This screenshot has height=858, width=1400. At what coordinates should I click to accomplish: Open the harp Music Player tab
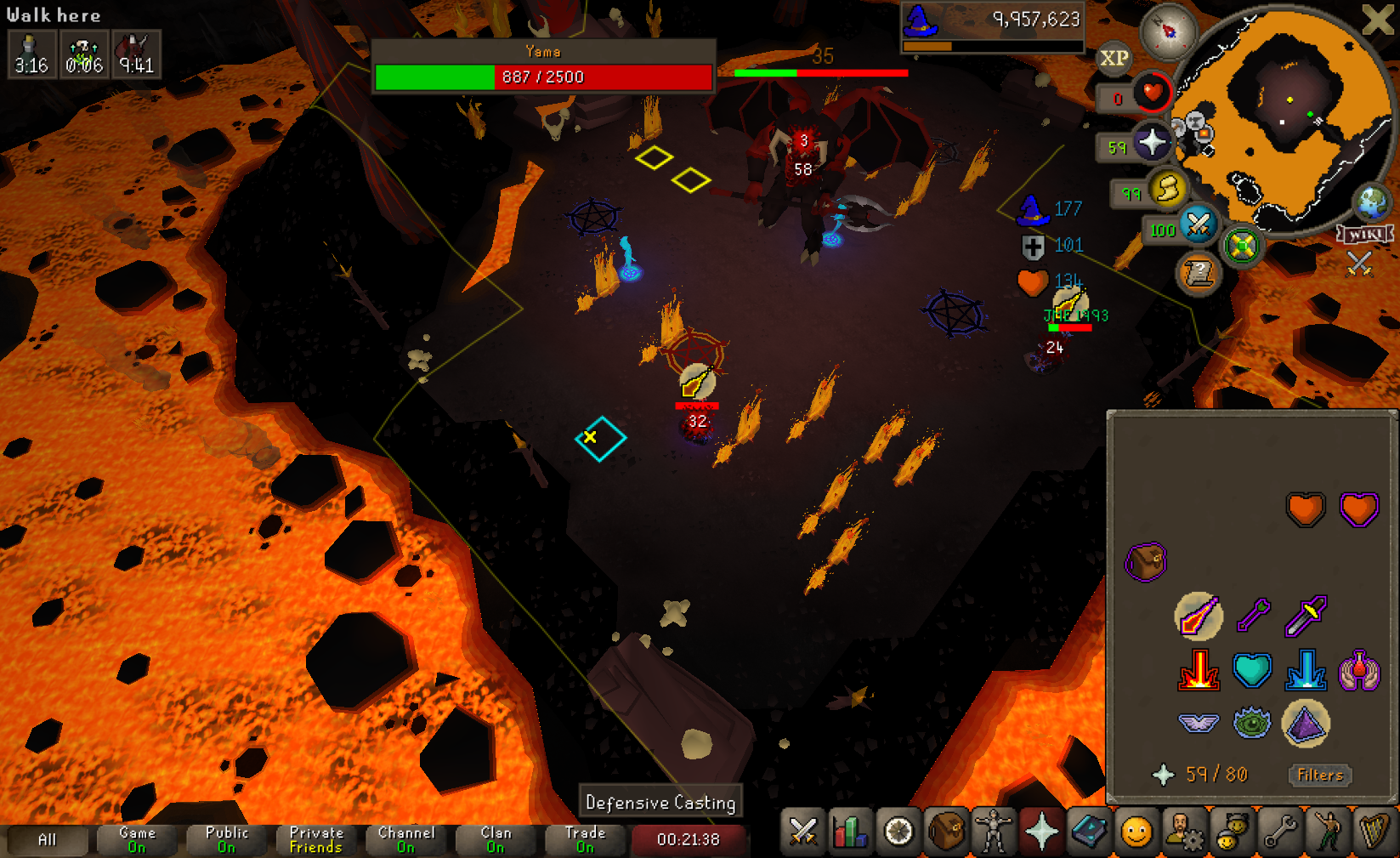click(x=1374, y=832)
